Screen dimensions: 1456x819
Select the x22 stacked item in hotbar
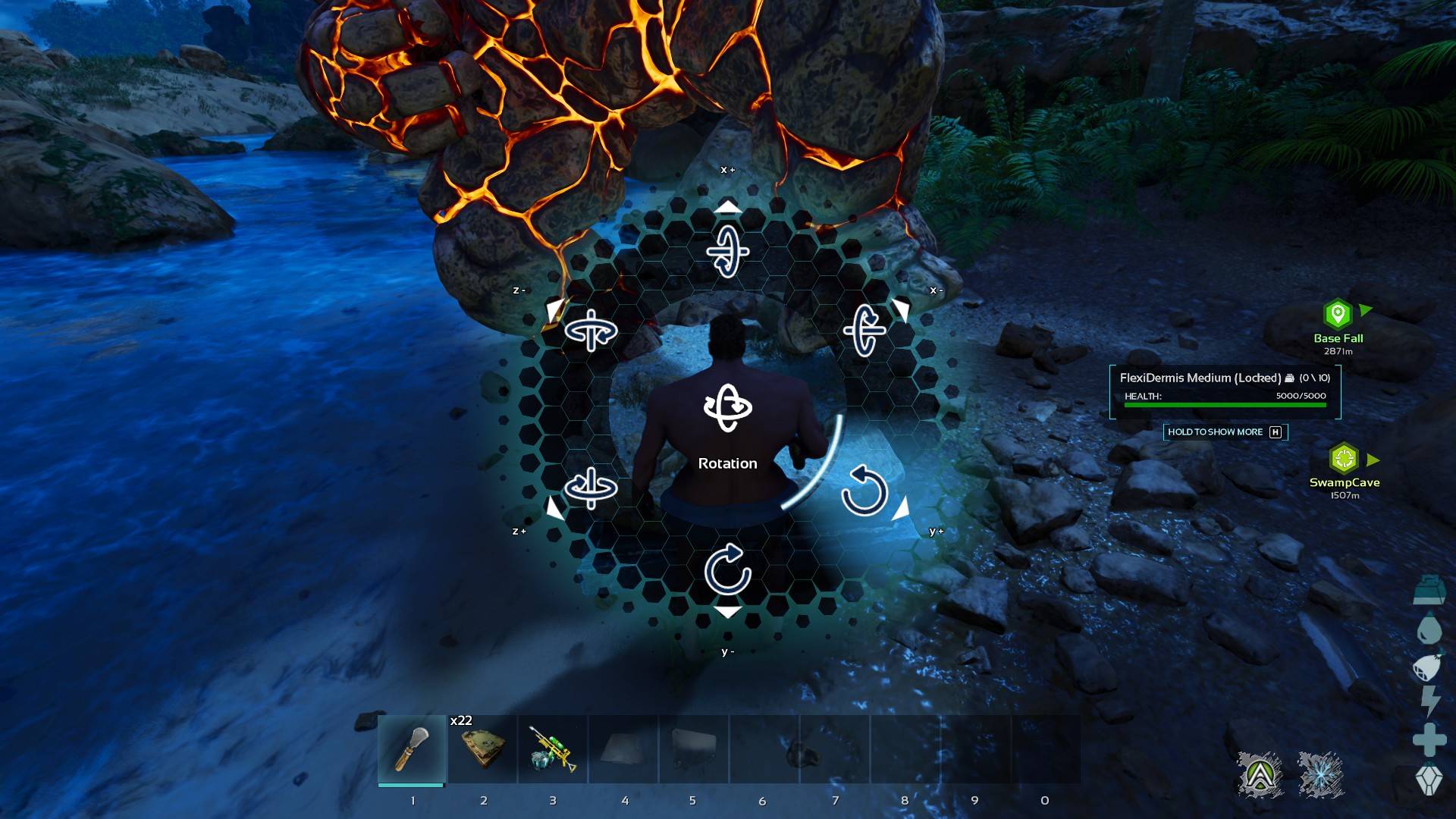483,749
